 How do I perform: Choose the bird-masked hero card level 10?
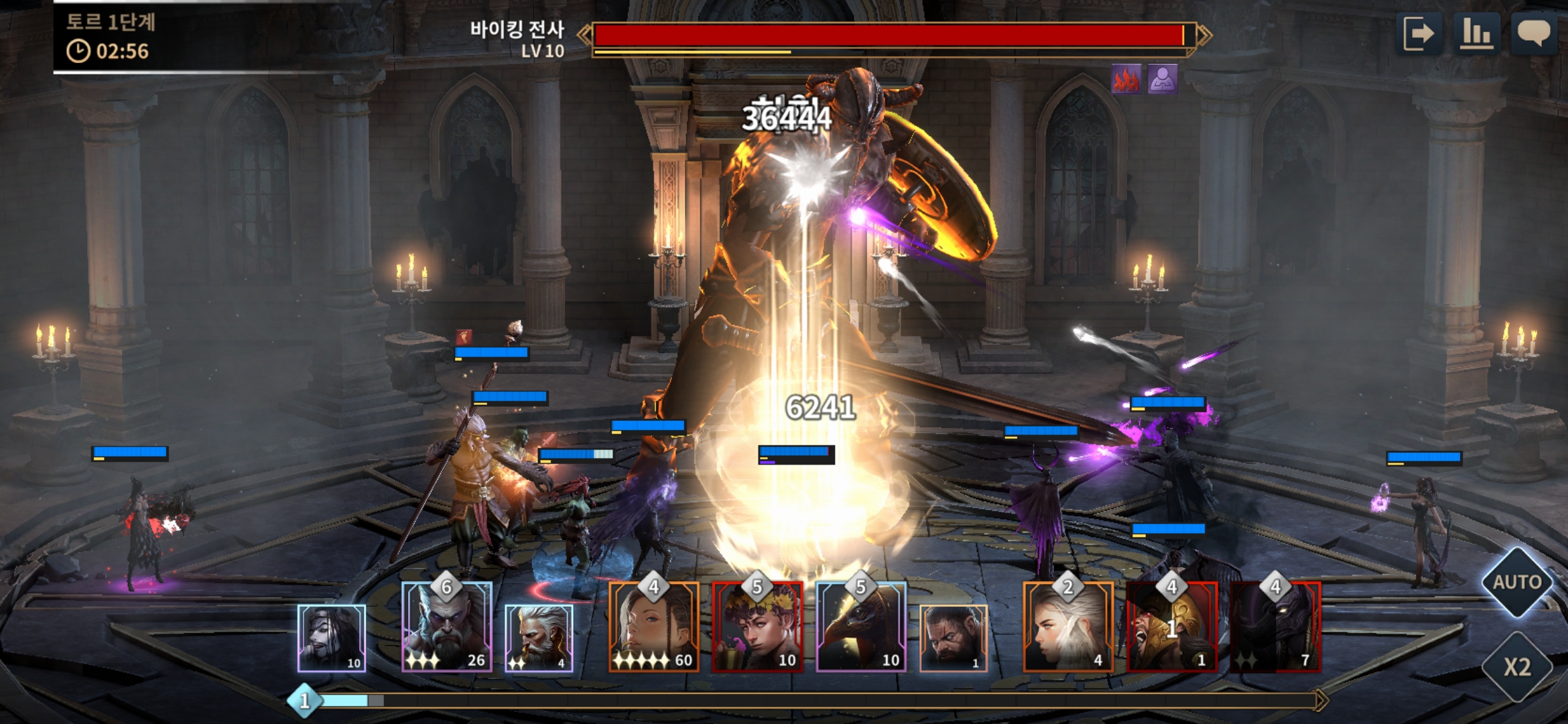(861, 627)
